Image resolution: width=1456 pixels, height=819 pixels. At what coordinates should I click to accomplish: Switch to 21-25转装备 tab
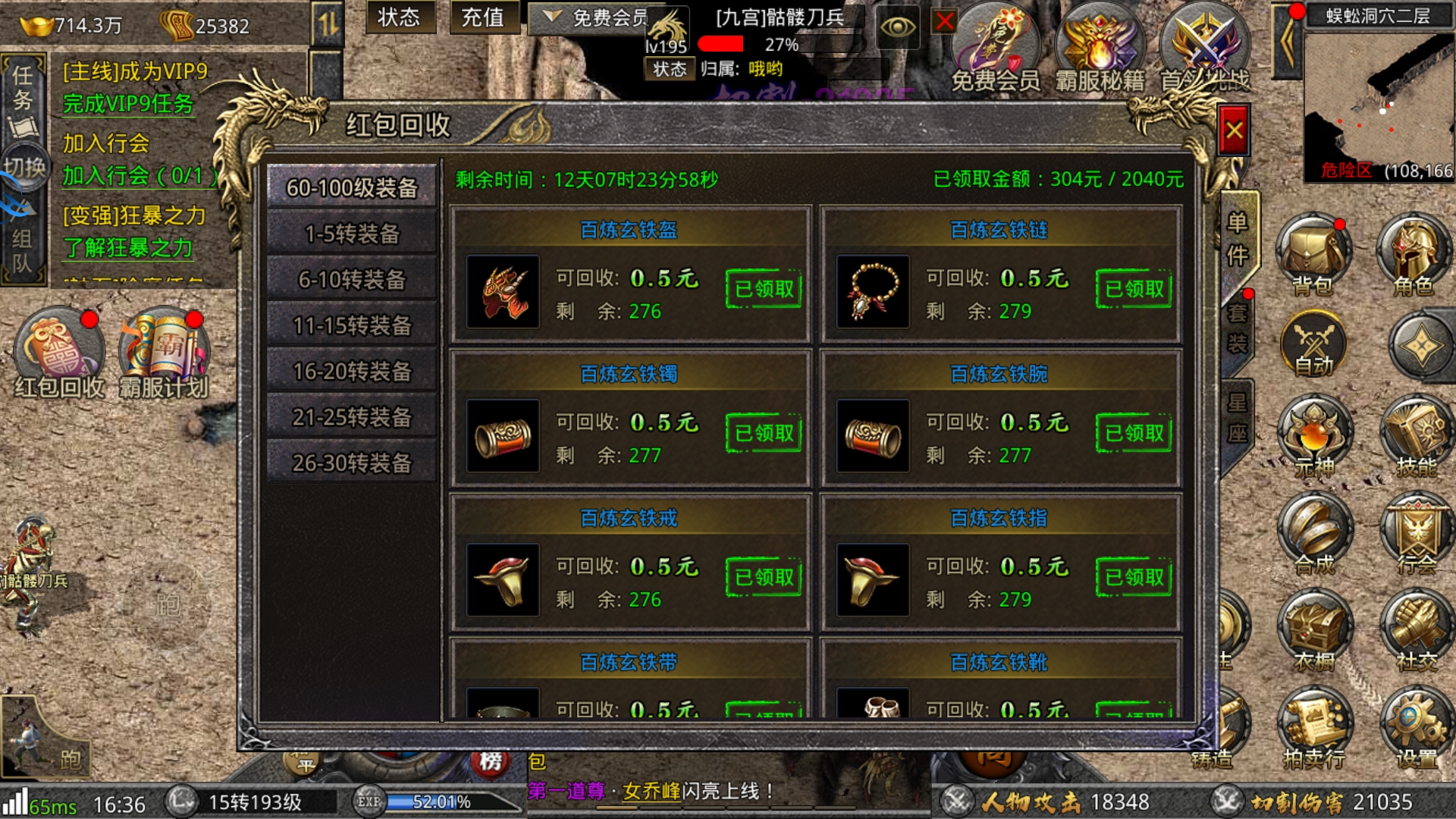(x=352, y=417)
